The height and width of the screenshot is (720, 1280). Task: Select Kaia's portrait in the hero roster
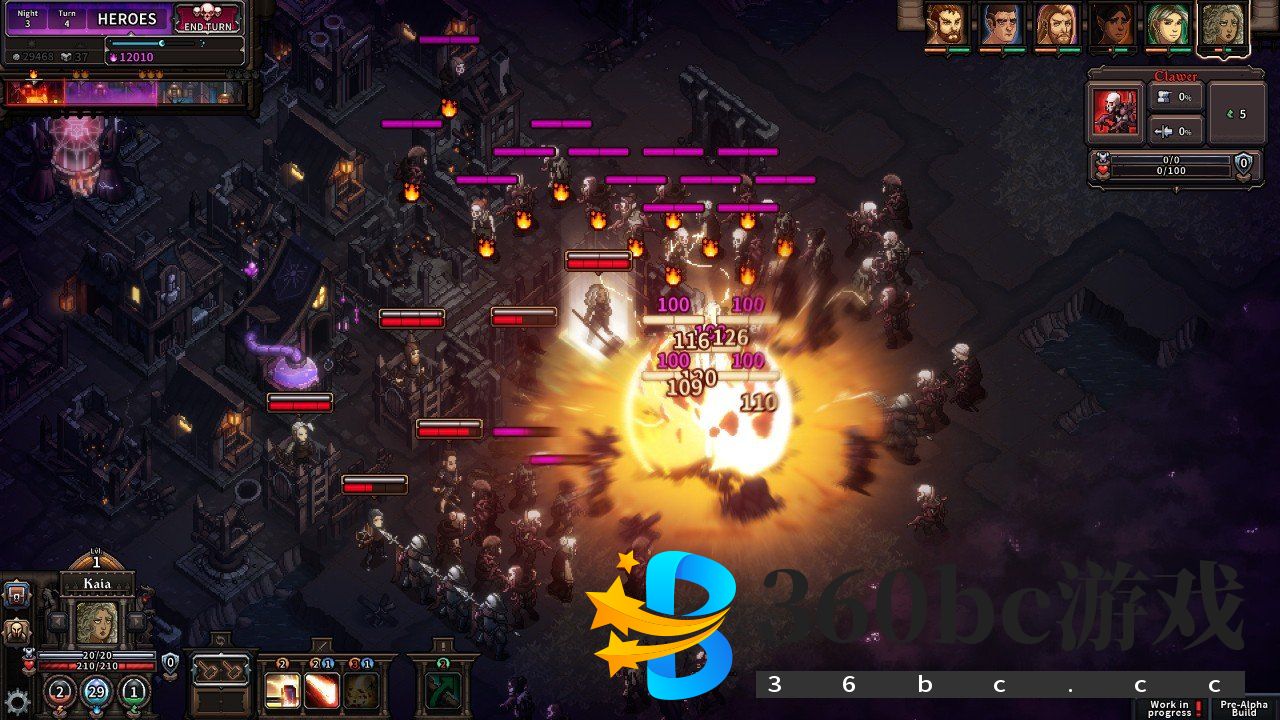point(1222,25)
